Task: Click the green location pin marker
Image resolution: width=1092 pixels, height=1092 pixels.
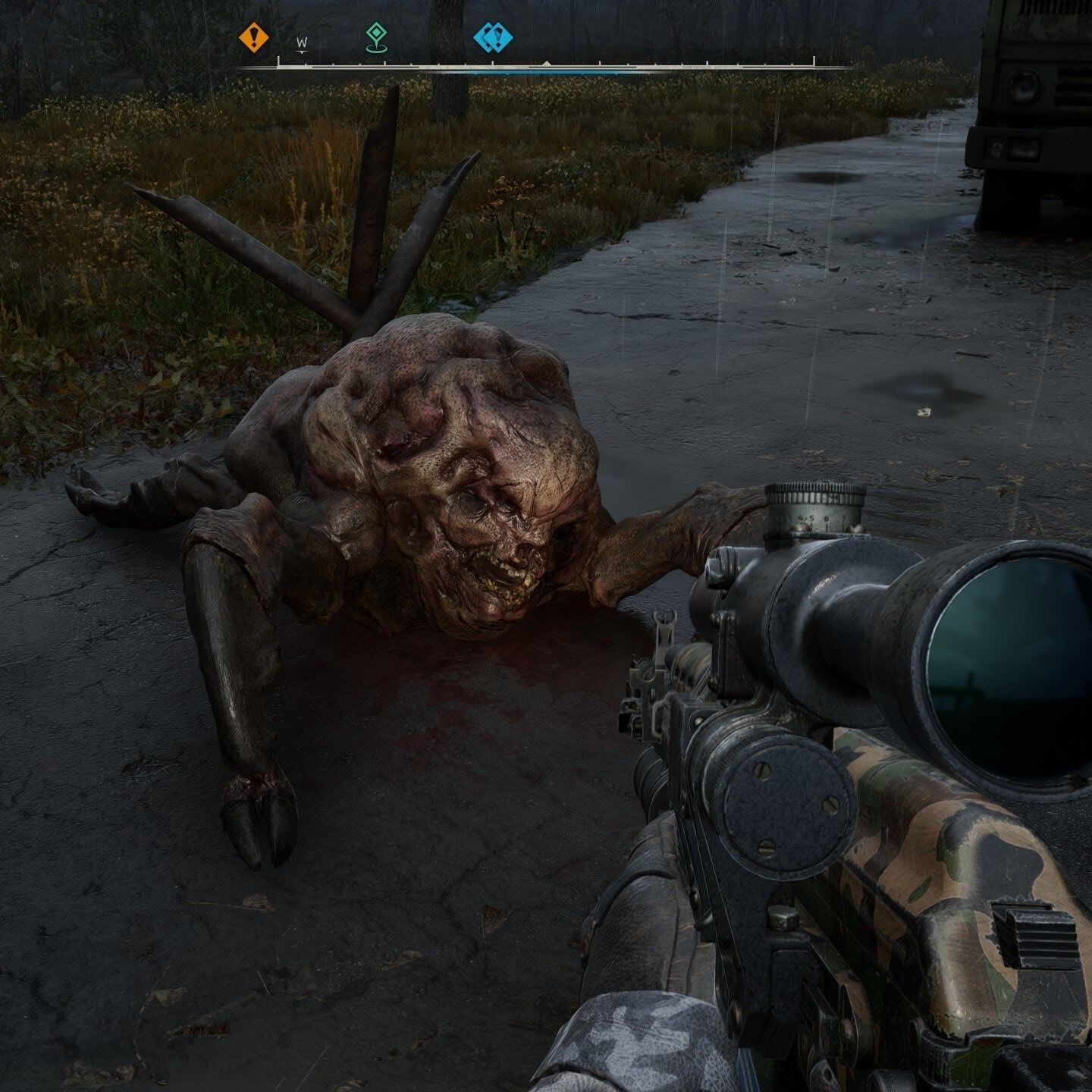Action: (x=374, y=36)
